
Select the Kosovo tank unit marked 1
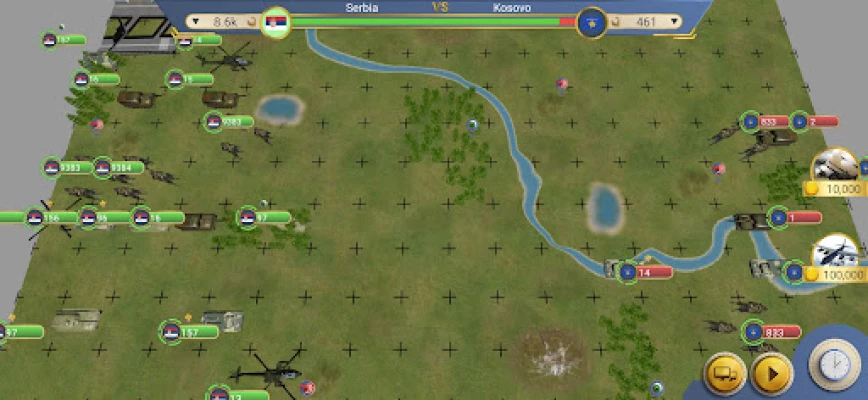[779, 216]
